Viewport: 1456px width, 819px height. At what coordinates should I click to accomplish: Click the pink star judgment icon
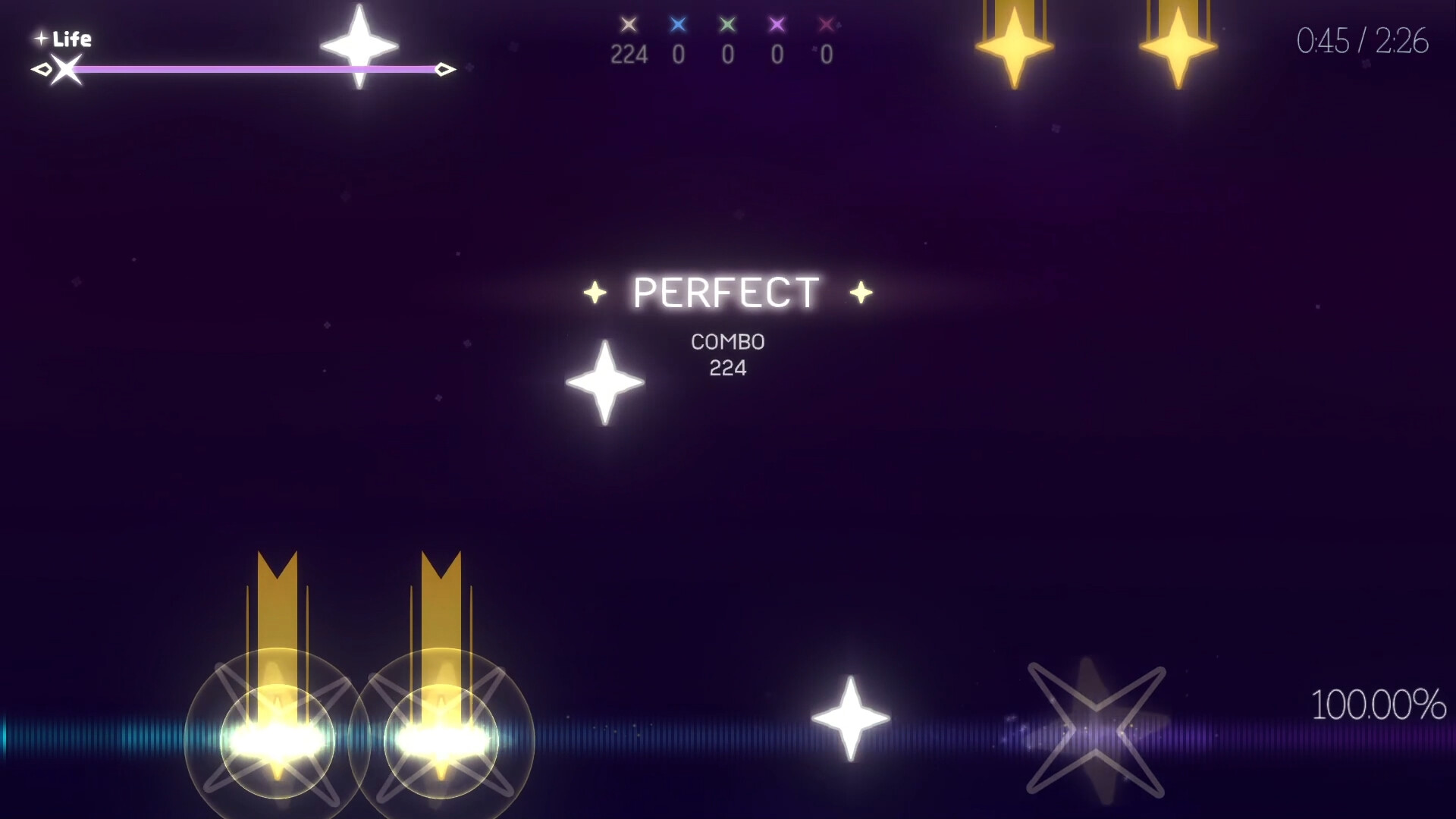click(825, 24)
